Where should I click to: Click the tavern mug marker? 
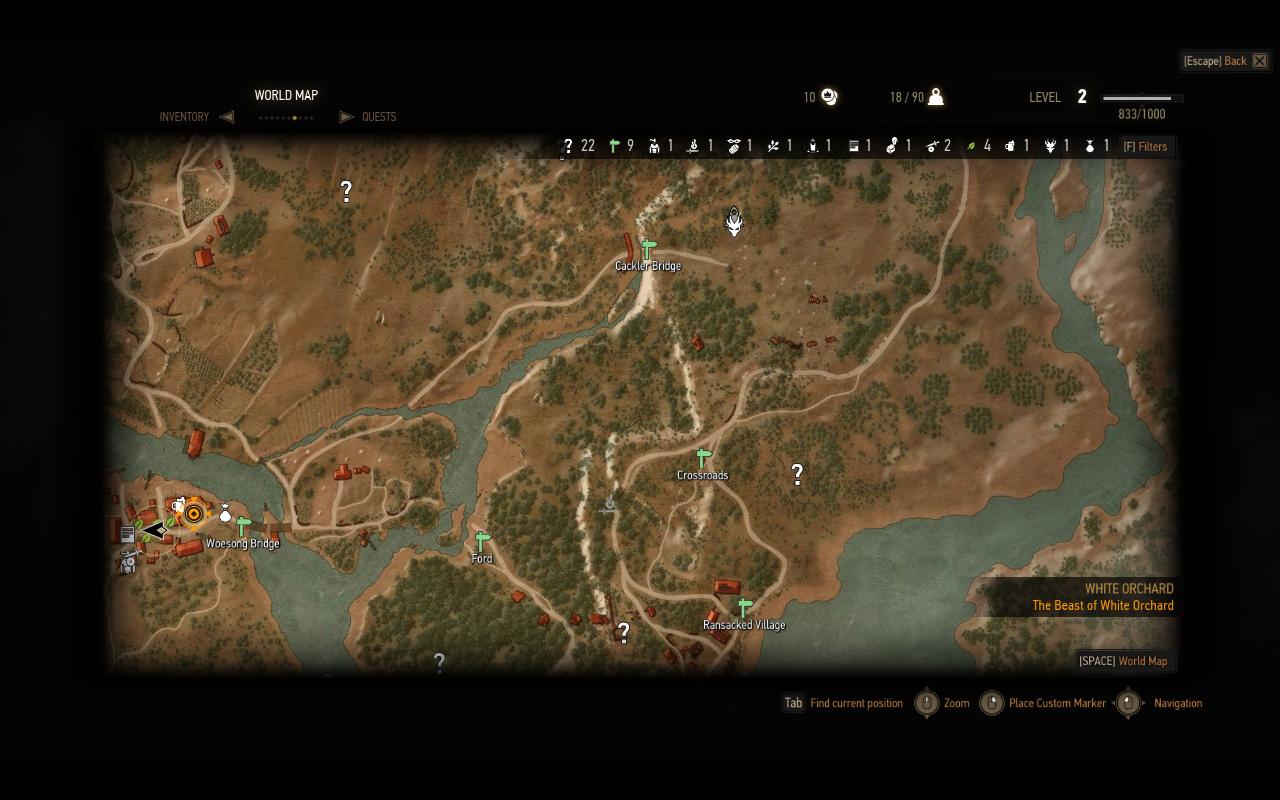tap(178, 506)
